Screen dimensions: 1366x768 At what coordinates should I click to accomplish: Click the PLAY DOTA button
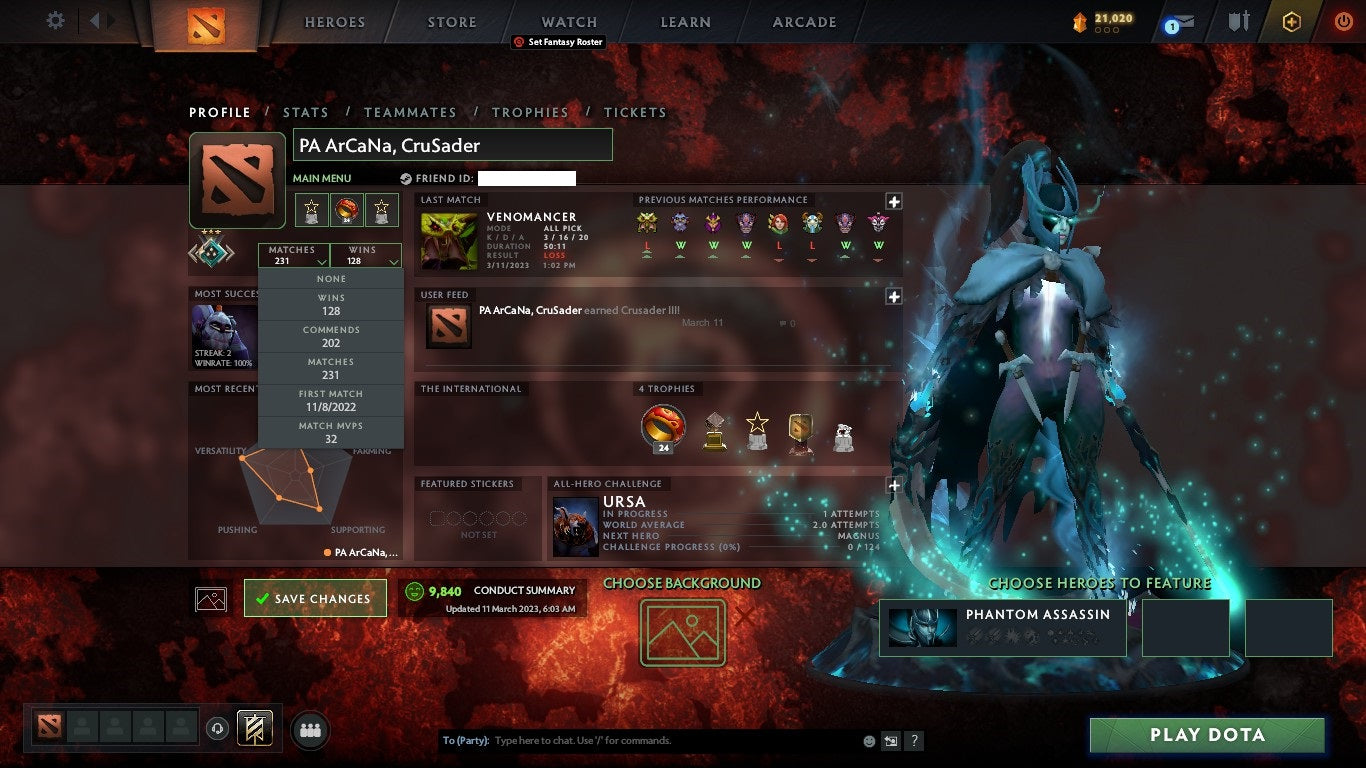[1207, 735]
